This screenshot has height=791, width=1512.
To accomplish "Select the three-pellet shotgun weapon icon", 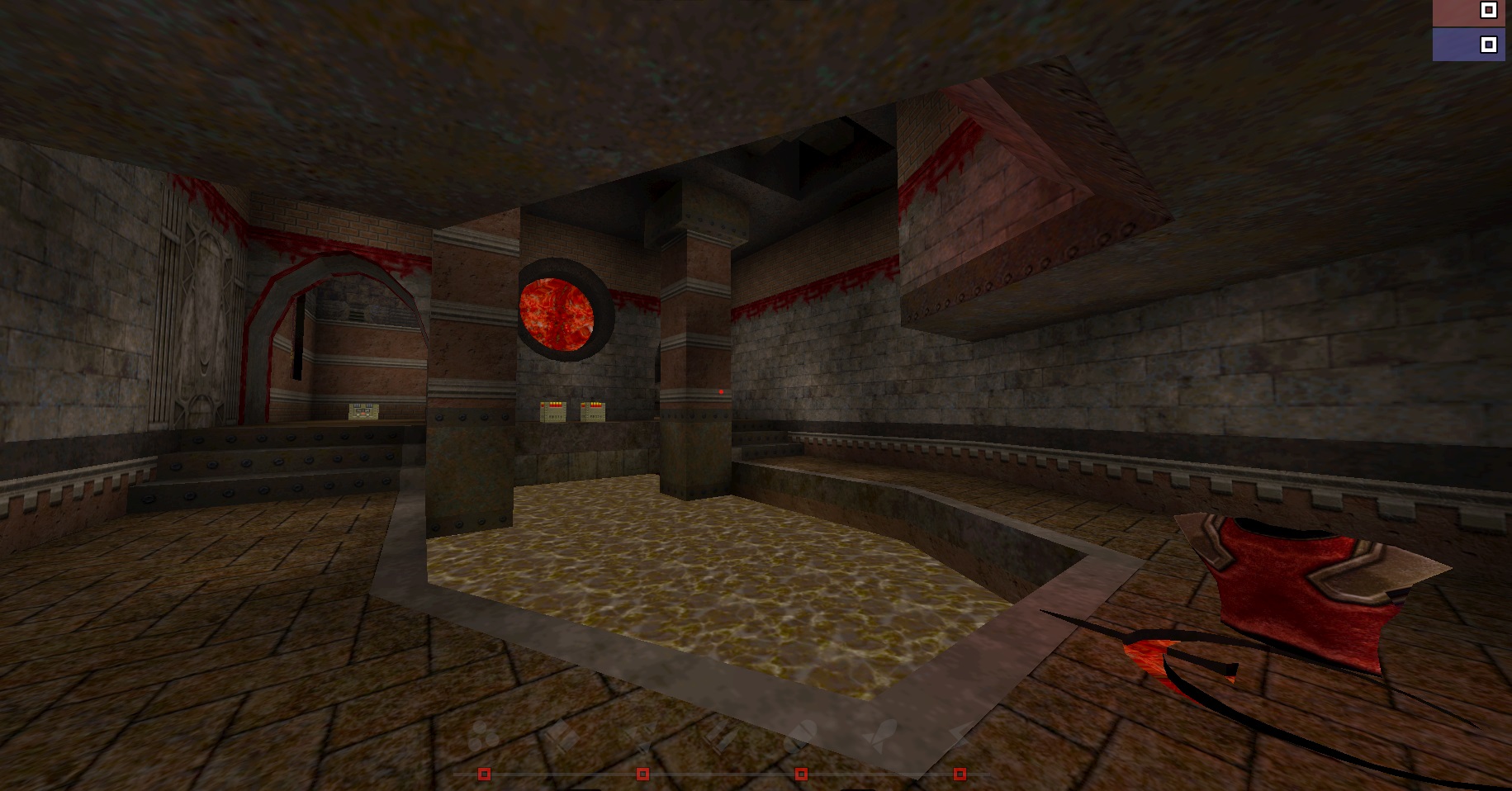I will [x=484, y=737].
